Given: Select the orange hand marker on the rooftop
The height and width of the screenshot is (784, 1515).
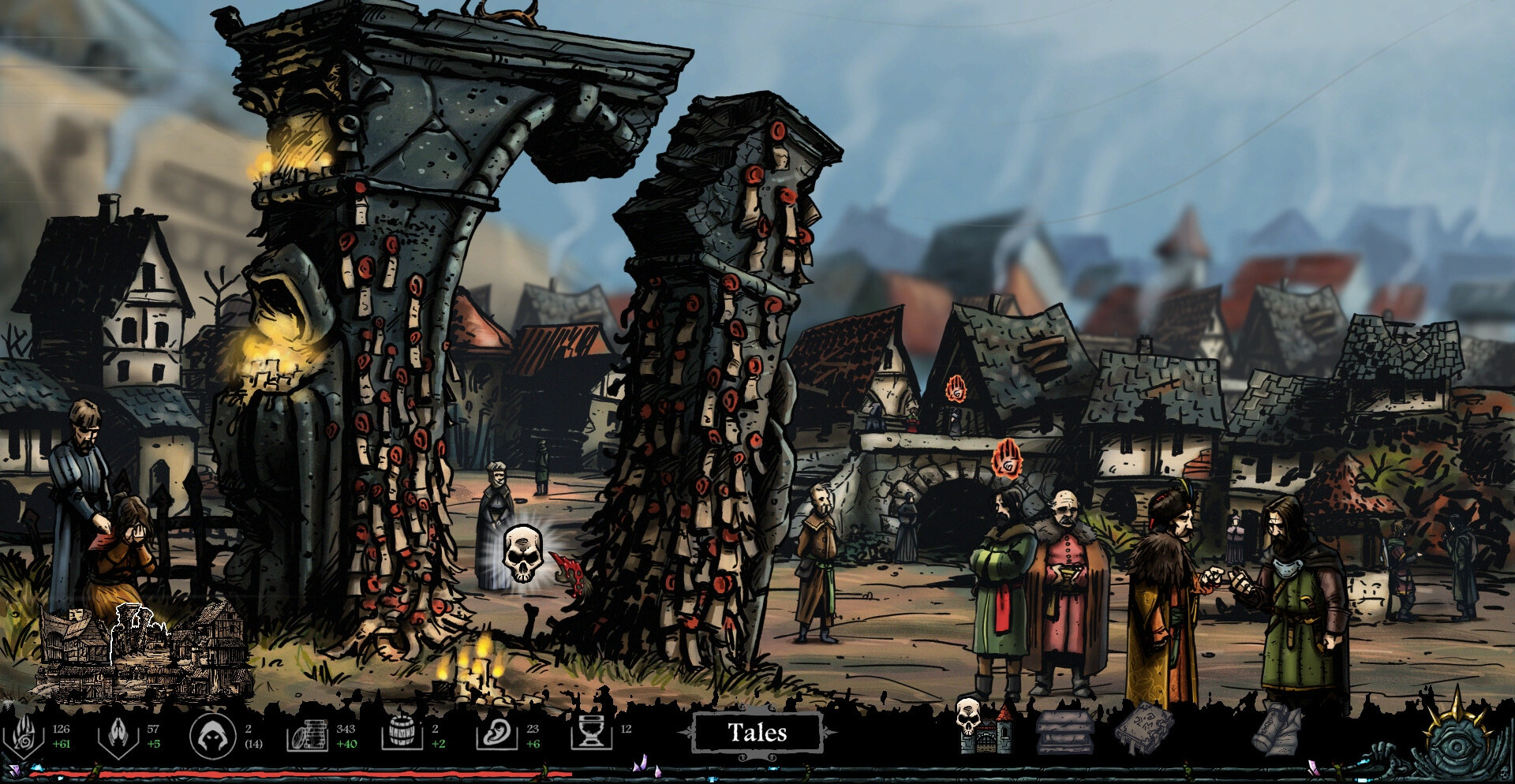Looking at the screenshot, I should click(956, 389).
